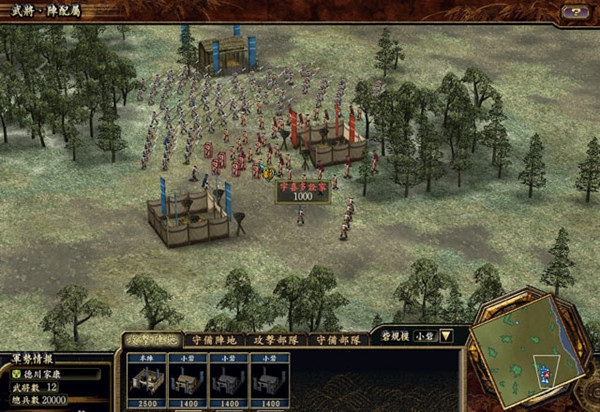
Task: Open the help question mark button
Action: [x=575, y=11]
